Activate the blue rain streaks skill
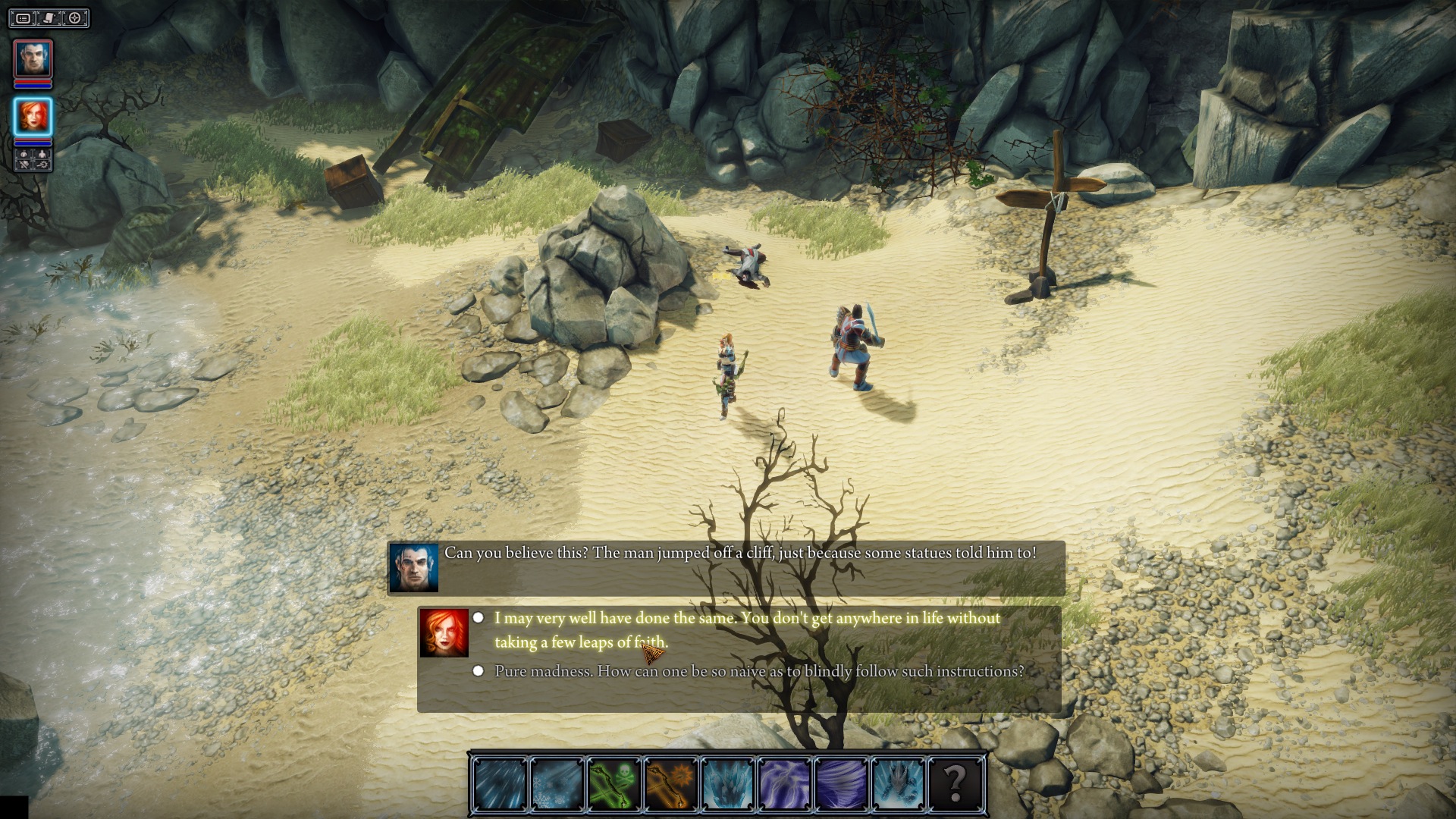The height and width of the screenshot is (819, 1456). [x=500, y=783]
